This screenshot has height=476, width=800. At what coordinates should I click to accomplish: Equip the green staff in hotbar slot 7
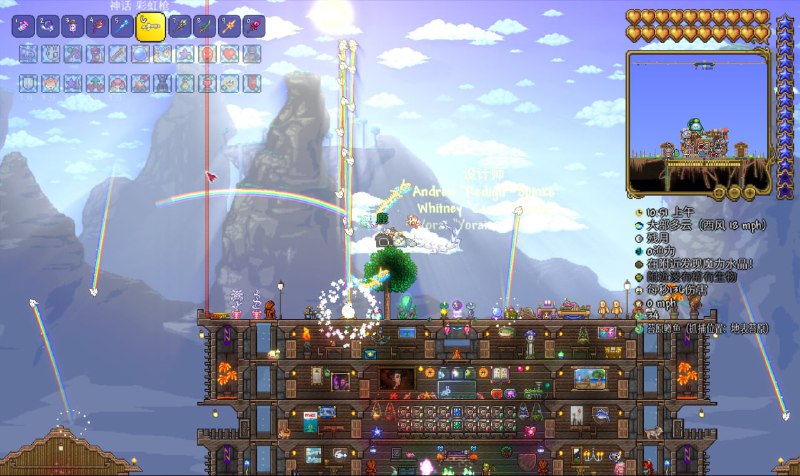point(180,26)
